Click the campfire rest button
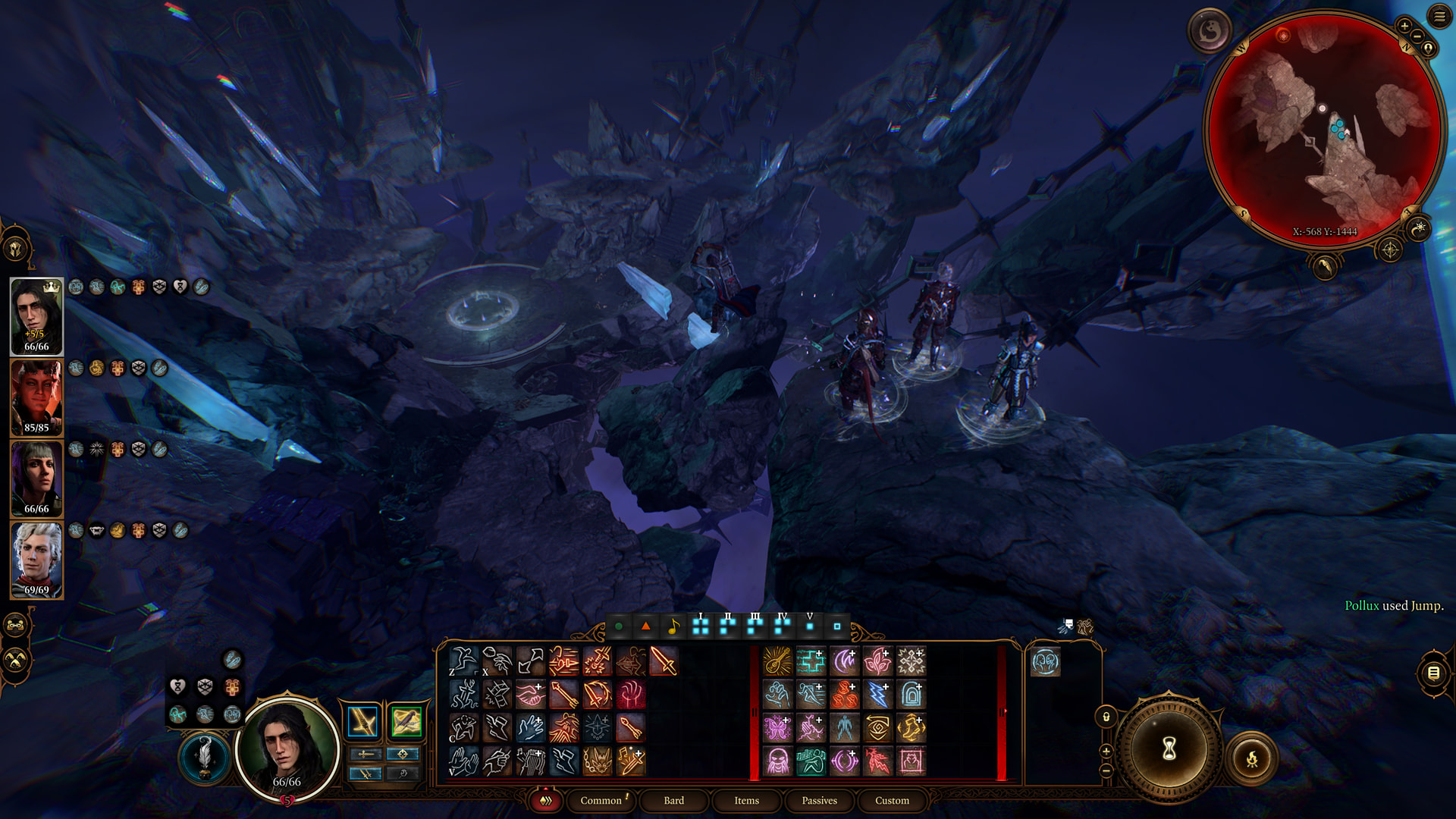Viewport: 1456px width, 819px height. point(1252,758)
